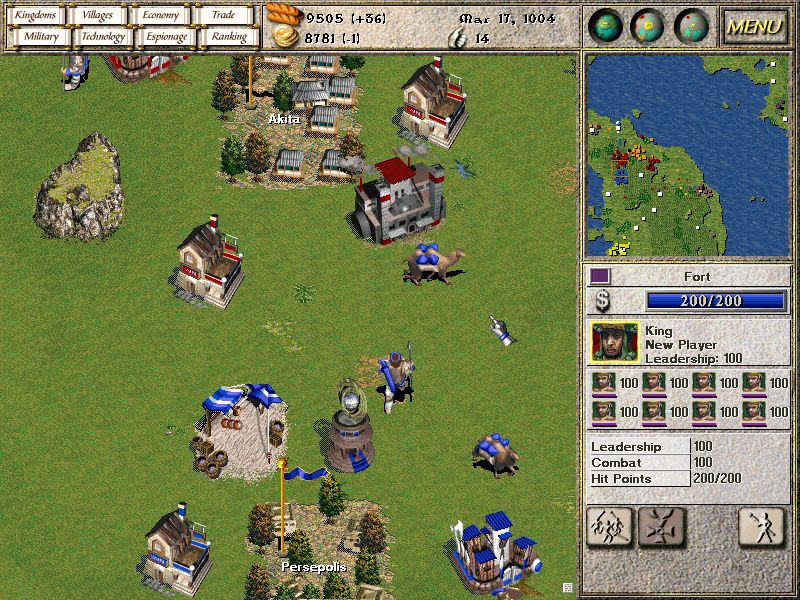Open the Espionage report
Viewport: 800px width, 600px height.
point(166,37)
